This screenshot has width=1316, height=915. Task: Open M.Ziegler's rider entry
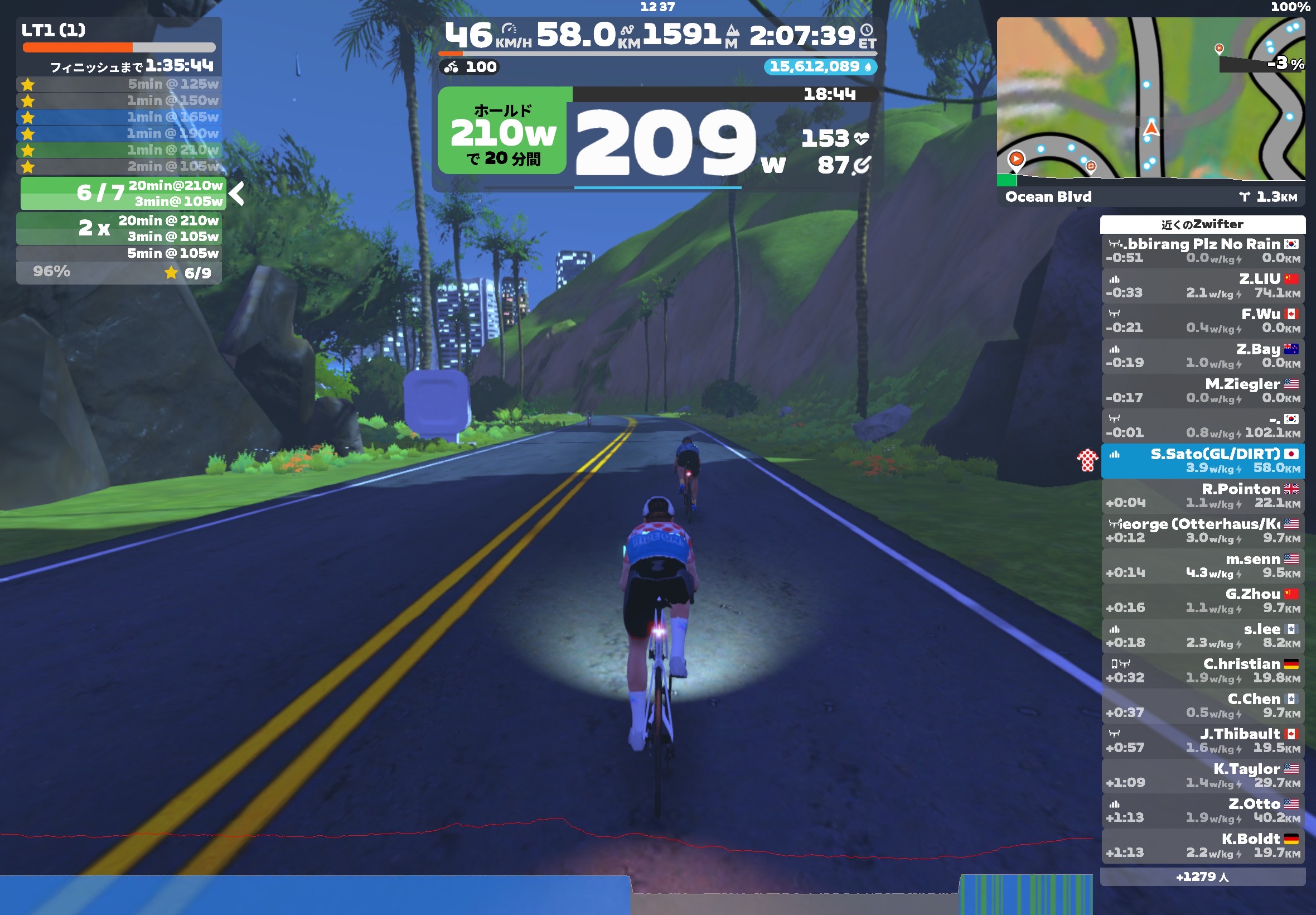[x=1203, y=391]
